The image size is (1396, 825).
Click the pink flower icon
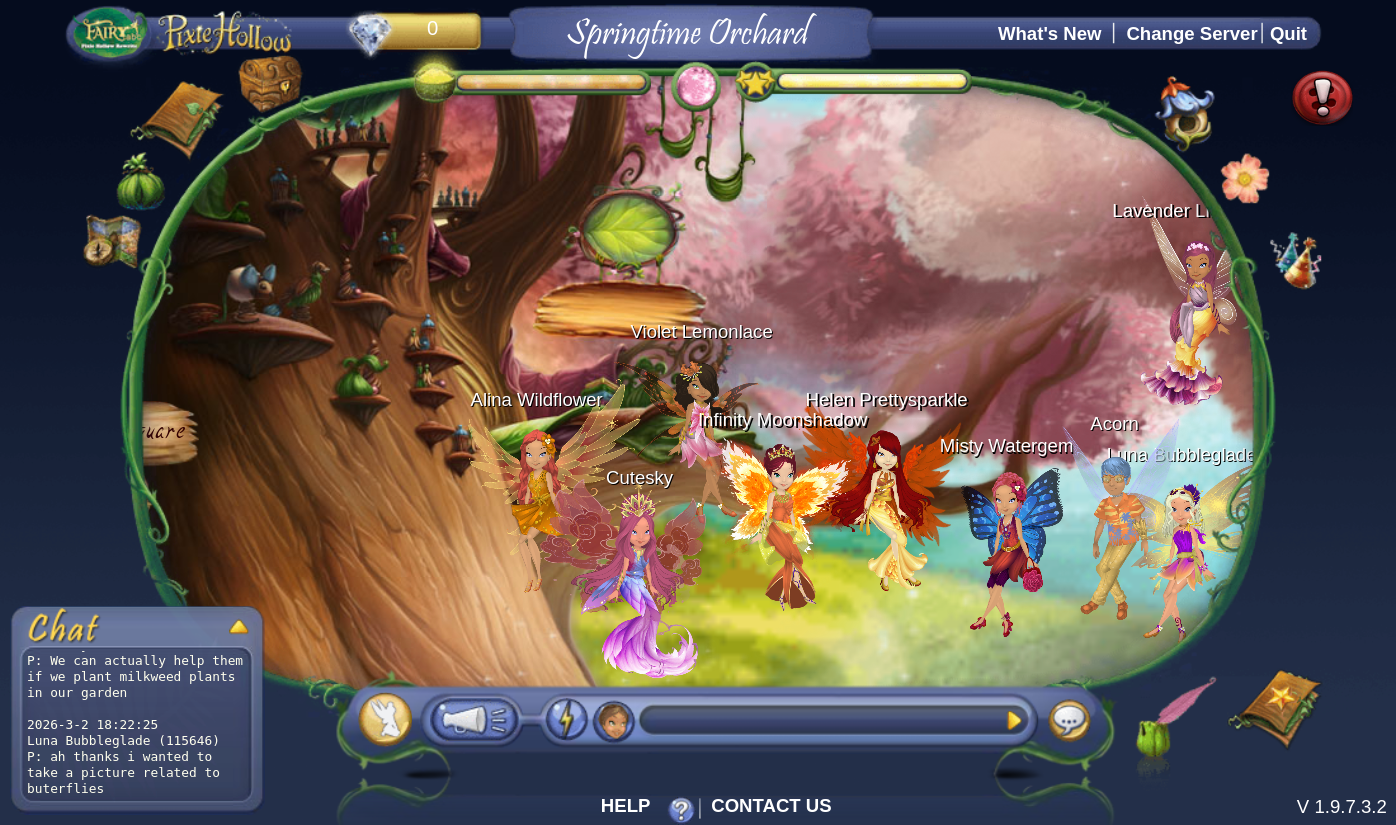(1245, 179)
